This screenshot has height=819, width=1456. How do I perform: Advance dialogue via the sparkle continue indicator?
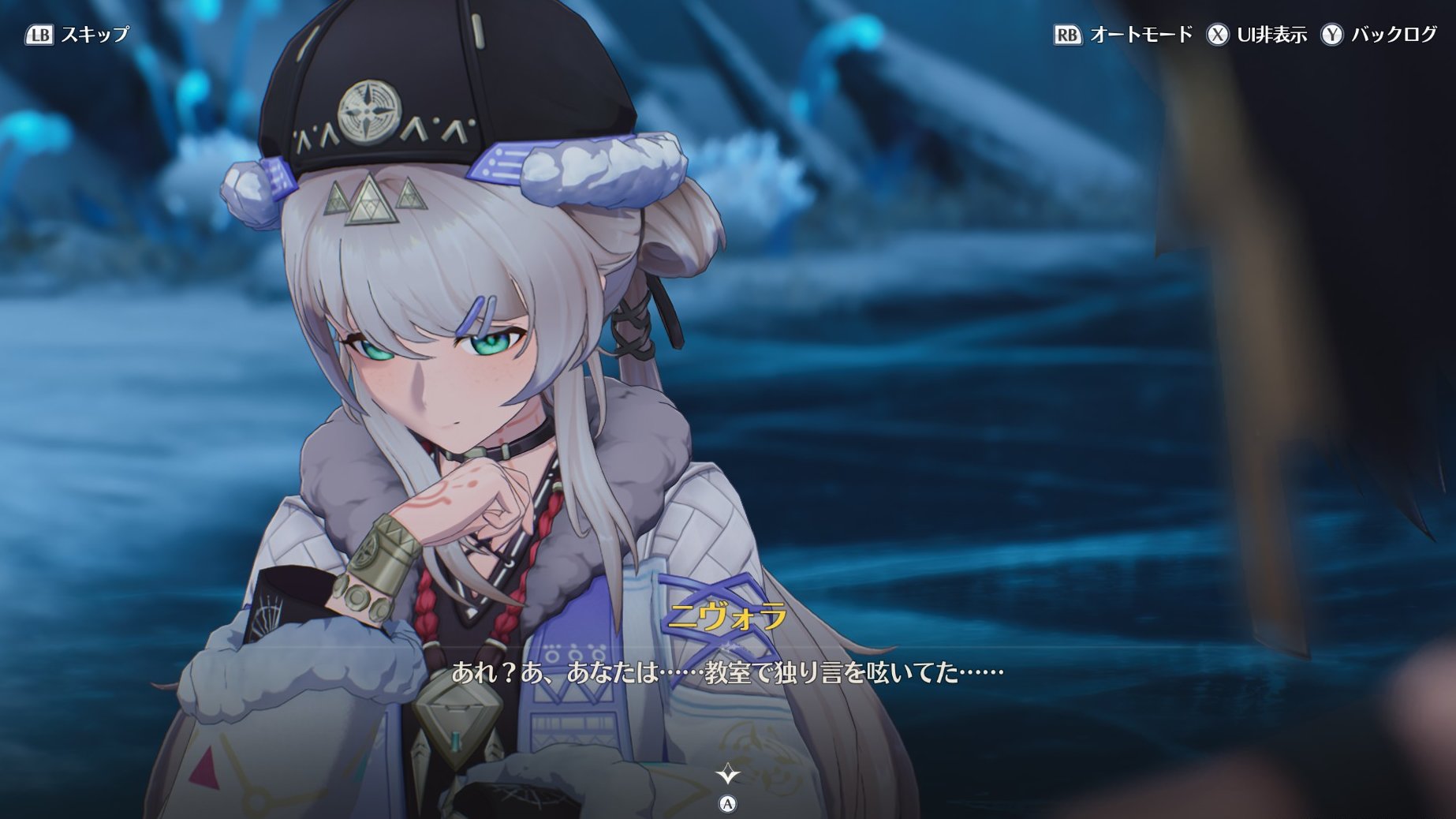coord(727,775)
